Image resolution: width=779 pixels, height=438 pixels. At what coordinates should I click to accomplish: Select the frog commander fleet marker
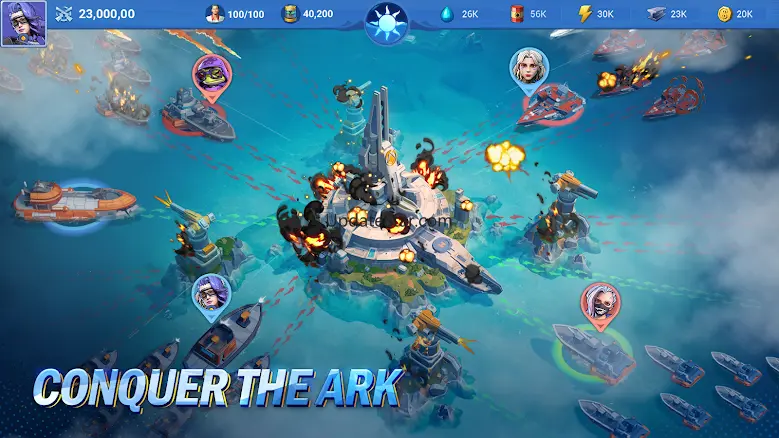(x=212, y=74)
